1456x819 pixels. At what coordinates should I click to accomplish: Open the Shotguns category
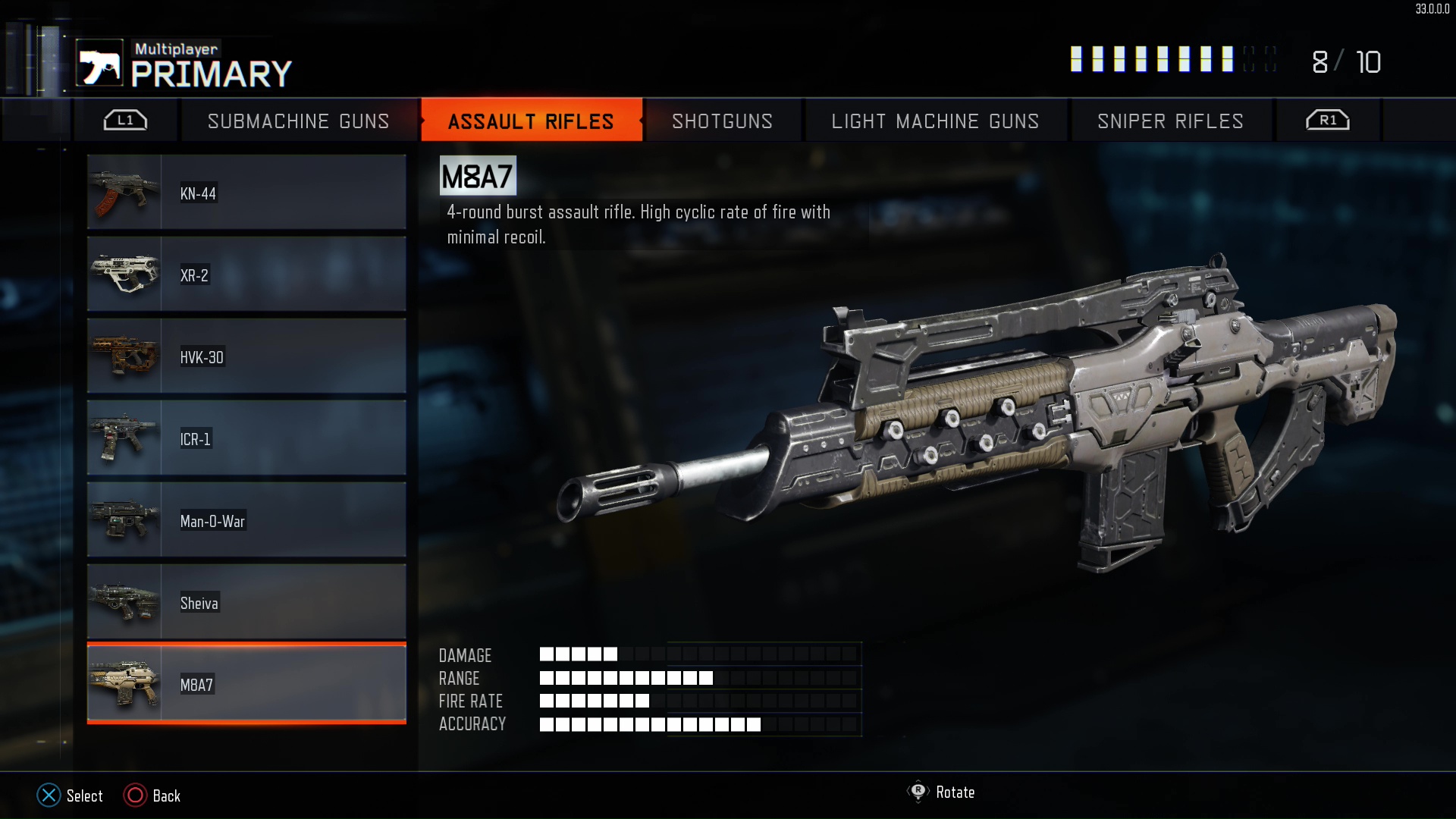[722, 121]
